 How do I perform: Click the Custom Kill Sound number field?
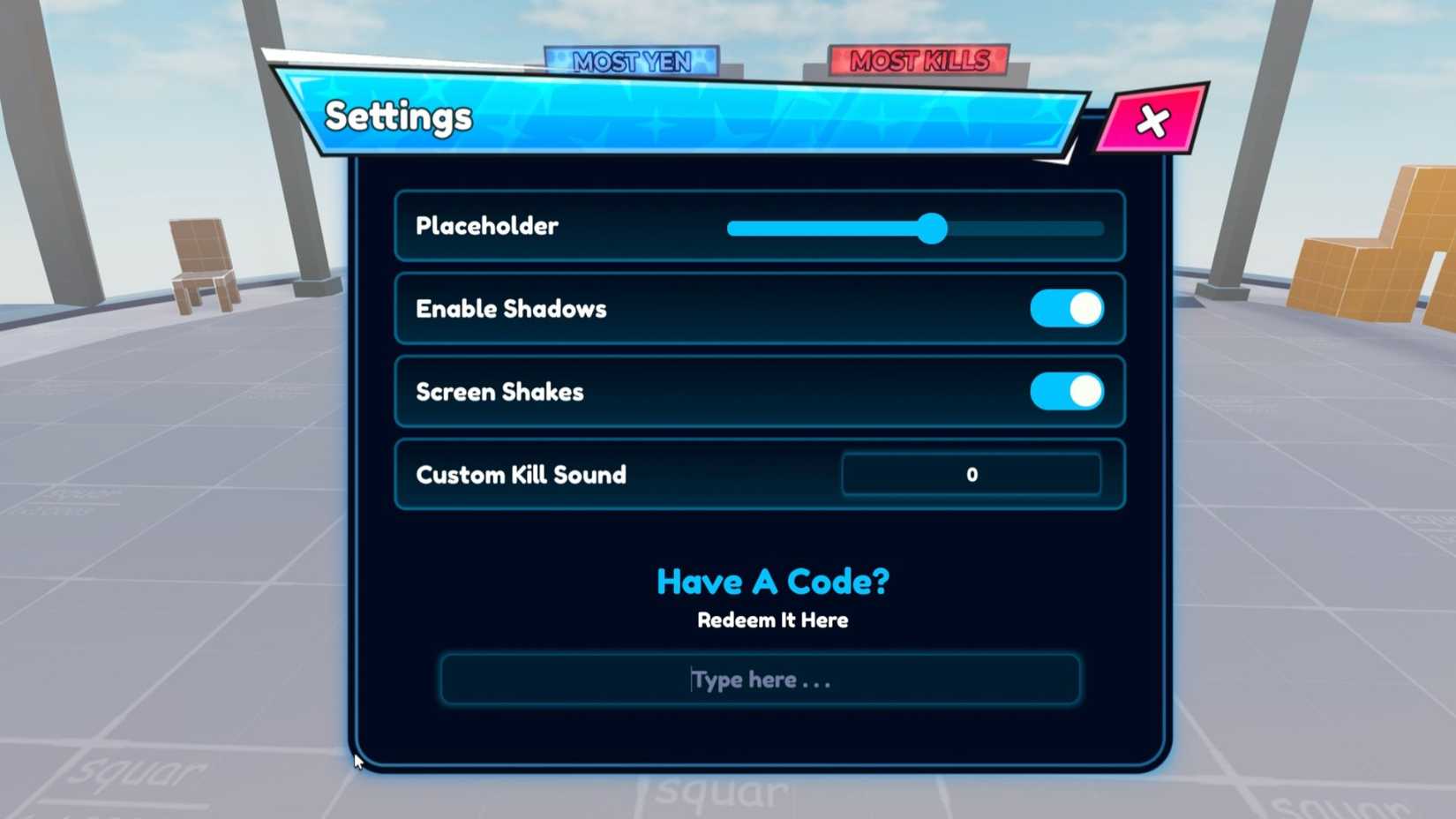click(971, 474)
